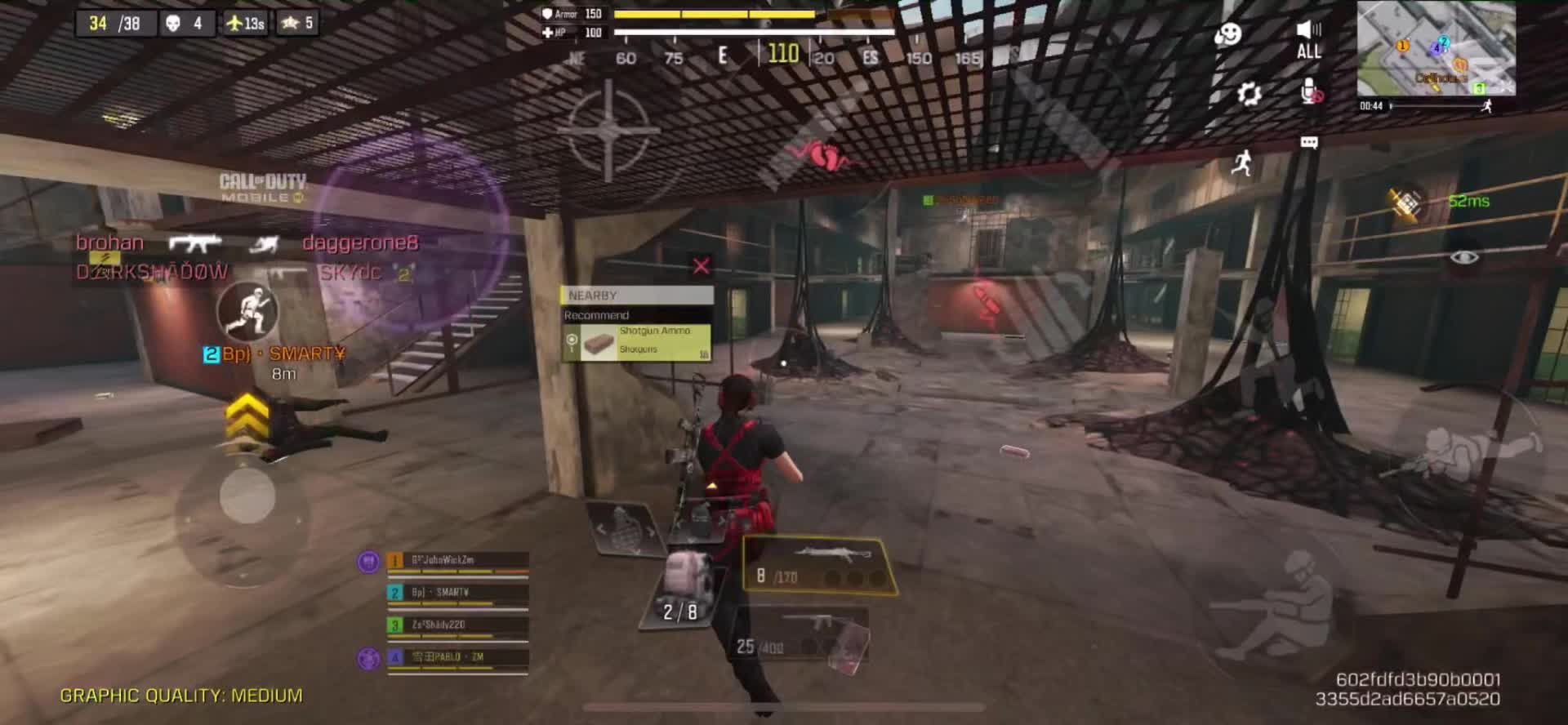Activate the satellite dish scorestreak icon
Viewport: 1568px width, 725px height.
click(1406, 203)
